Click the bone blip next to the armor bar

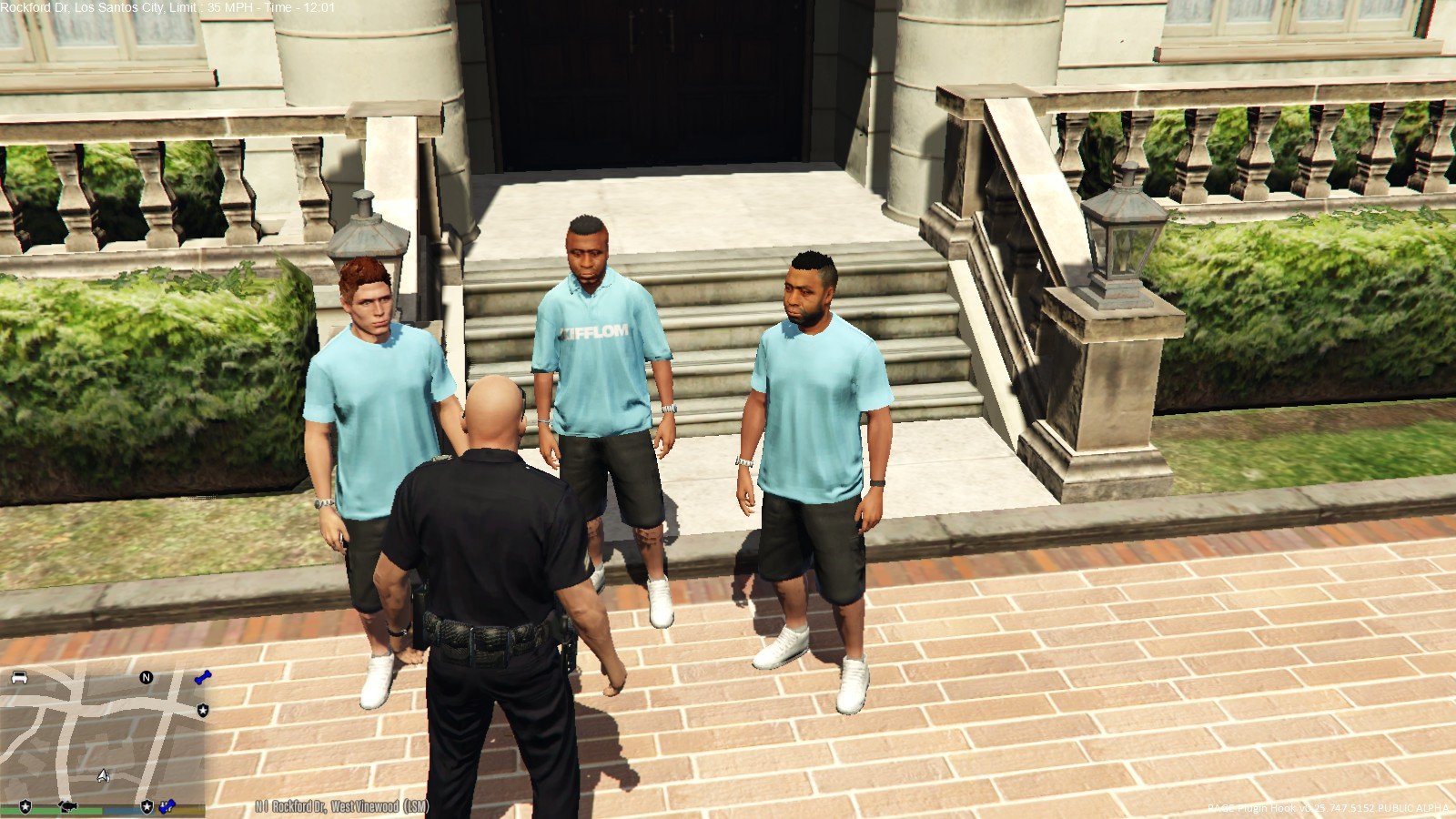click(167, 806)
